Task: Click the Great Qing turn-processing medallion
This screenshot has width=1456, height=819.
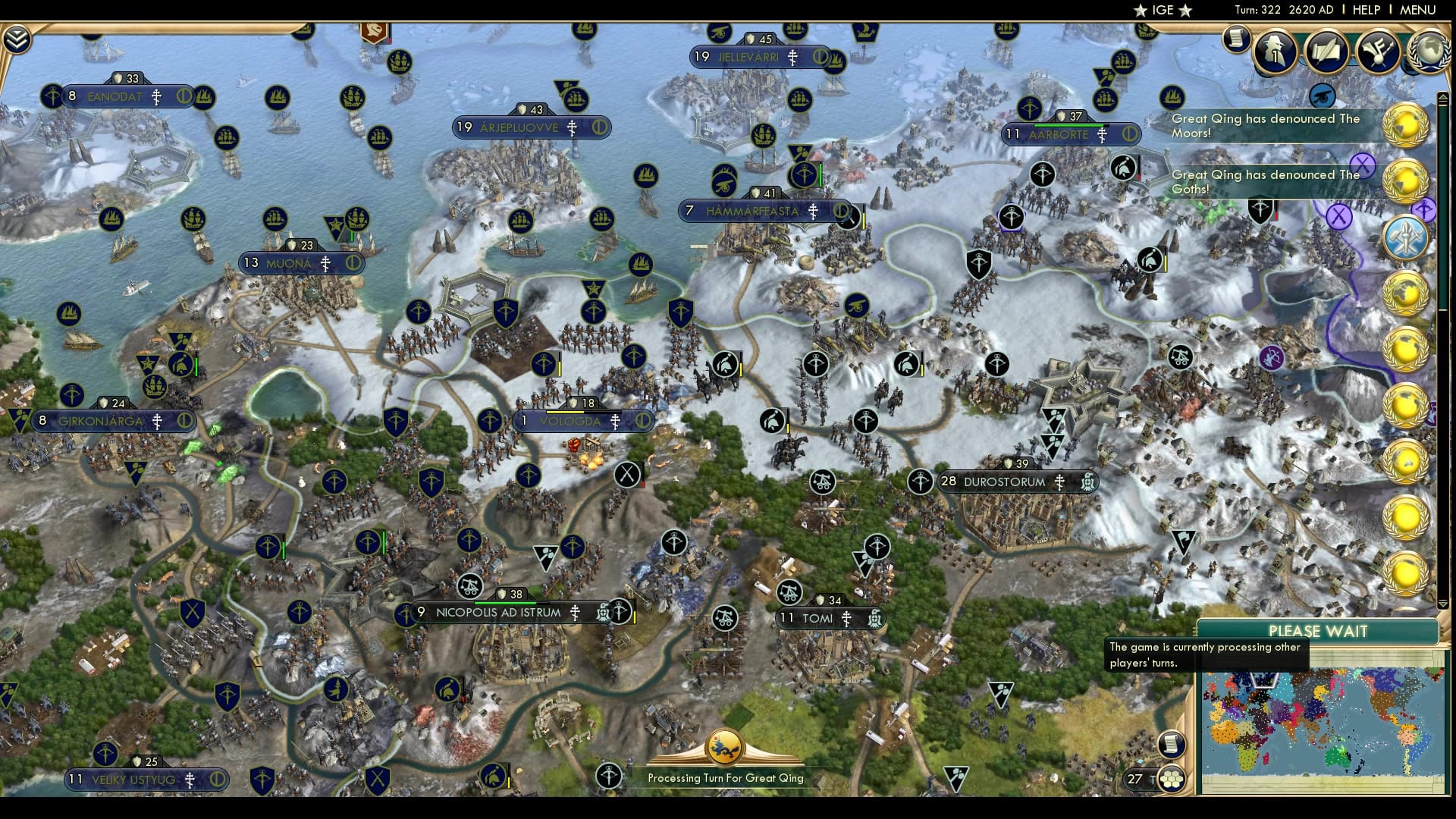Action: point(726,747)
